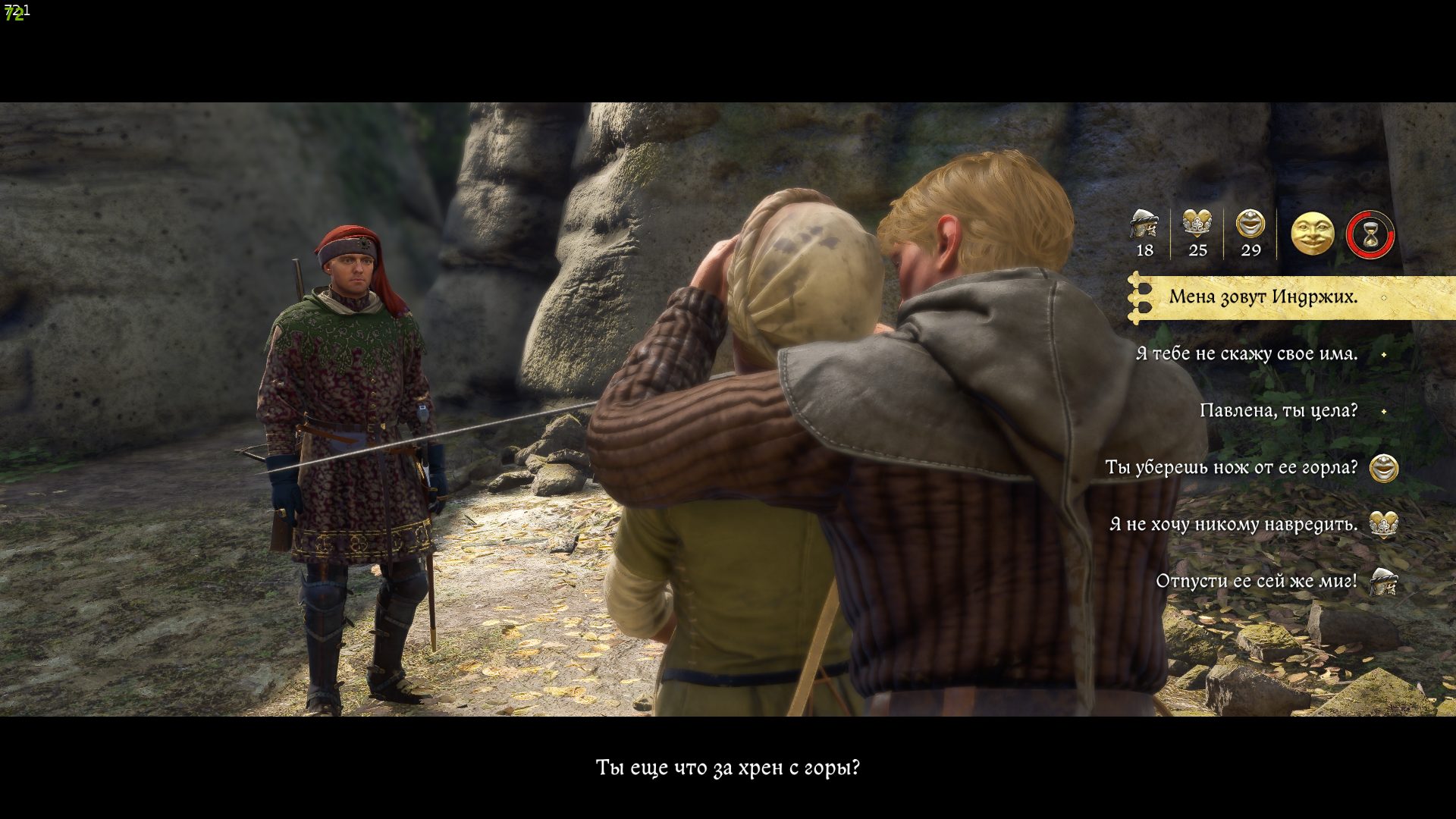Select "Я тебе не скажу свое имя."
This screenshot has width=1456, height=819.
pos(1247,353)
